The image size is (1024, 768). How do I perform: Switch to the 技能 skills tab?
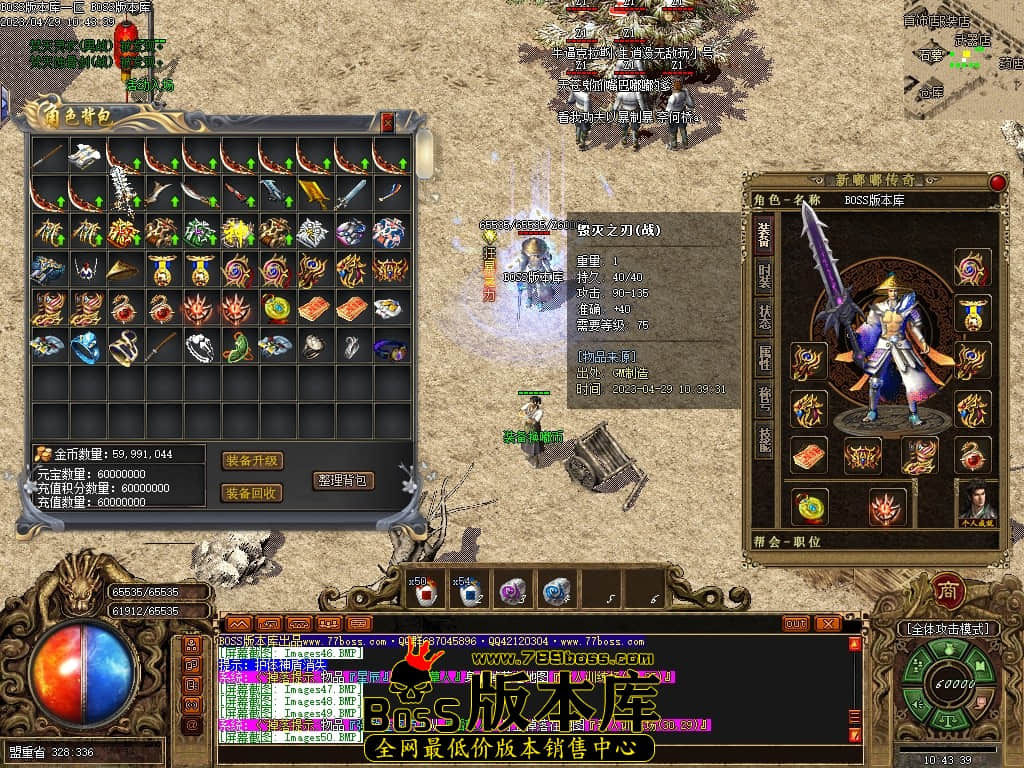763,441
